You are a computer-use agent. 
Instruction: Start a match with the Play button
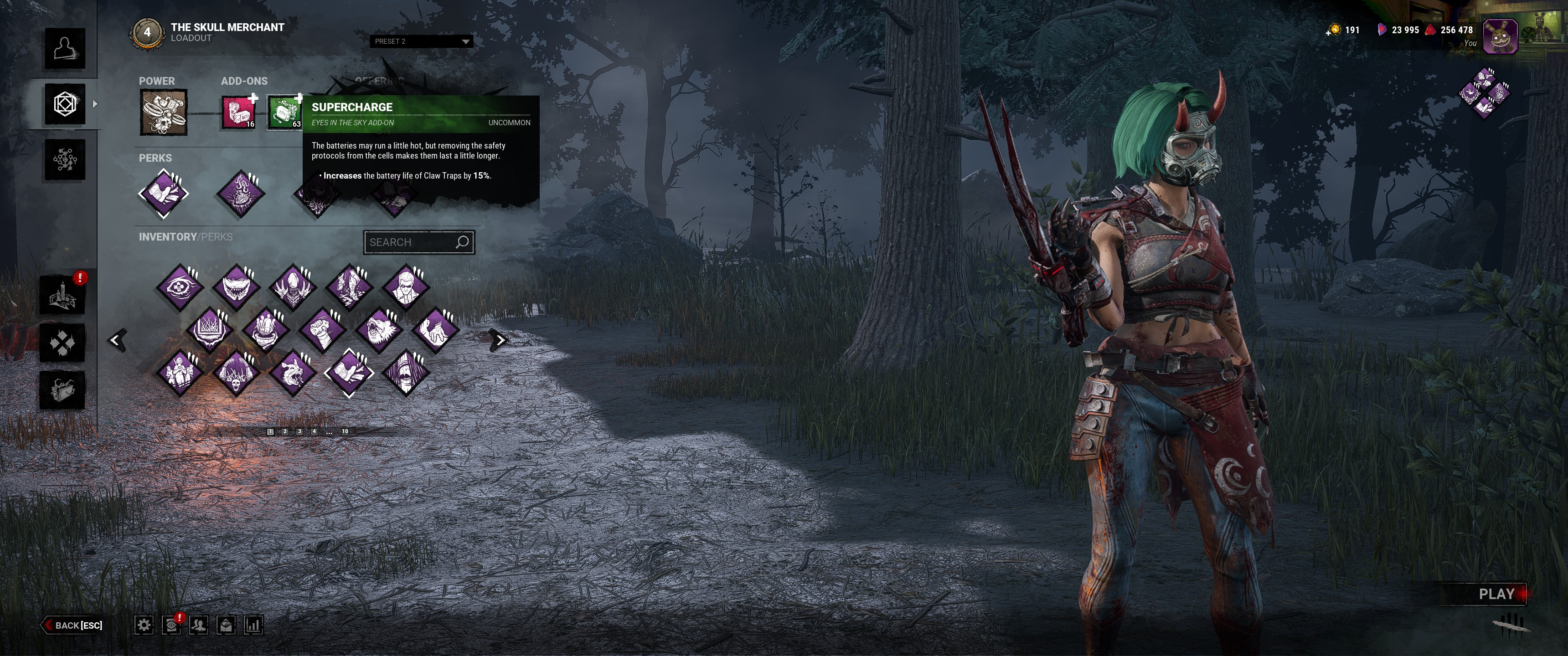(x=1496, y=594)
